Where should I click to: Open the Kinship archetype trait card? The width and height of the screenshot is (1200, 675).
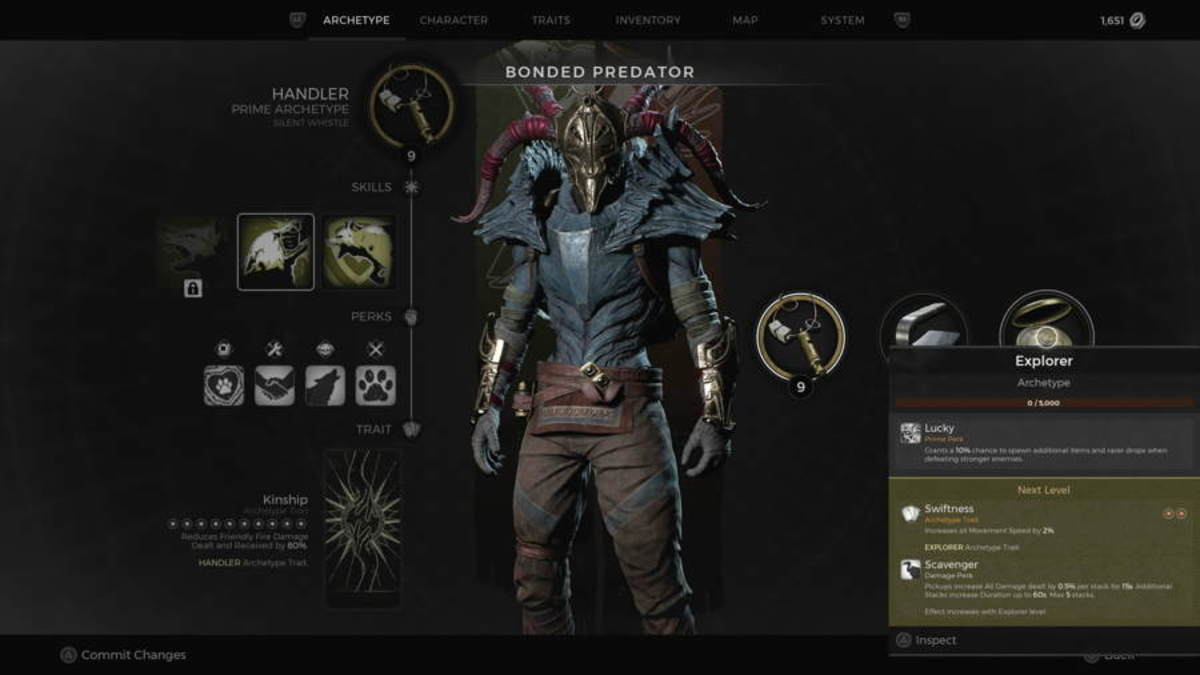pyautogui.click(x=362, y=527)
